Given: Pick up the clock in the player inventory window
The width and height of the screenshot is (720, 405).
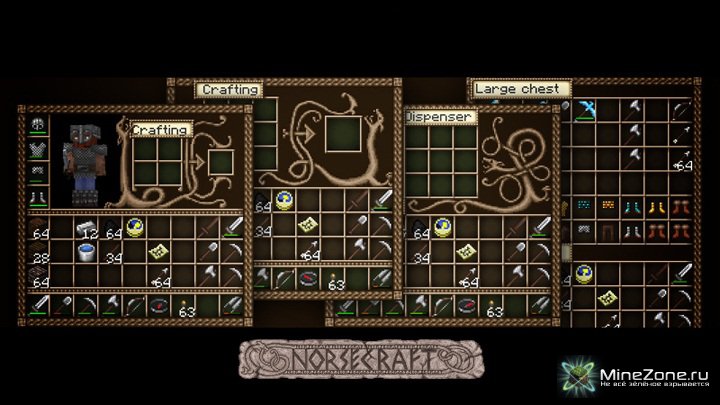Looking at the screenshot, I should [135, 228].
